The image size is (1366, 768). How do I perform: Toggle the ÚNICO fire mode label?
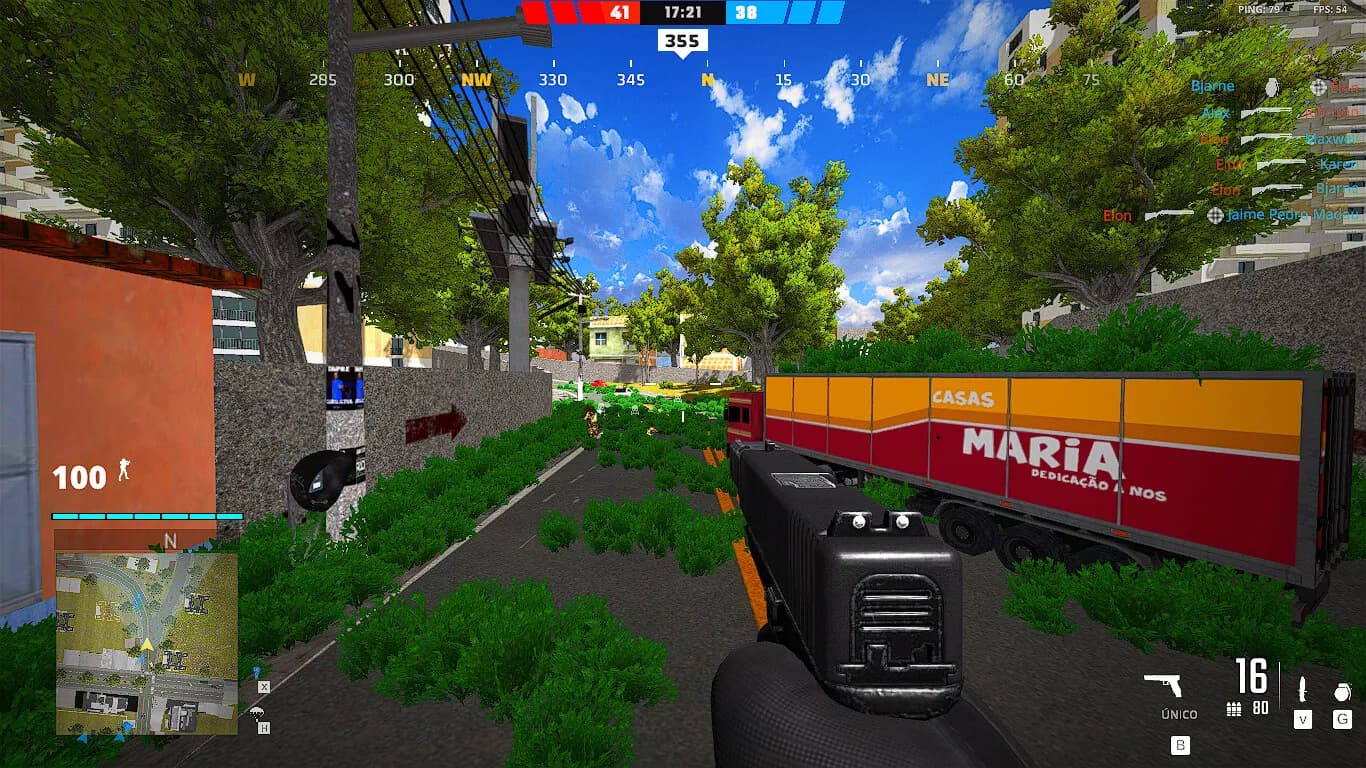(x=1180, y=714)
